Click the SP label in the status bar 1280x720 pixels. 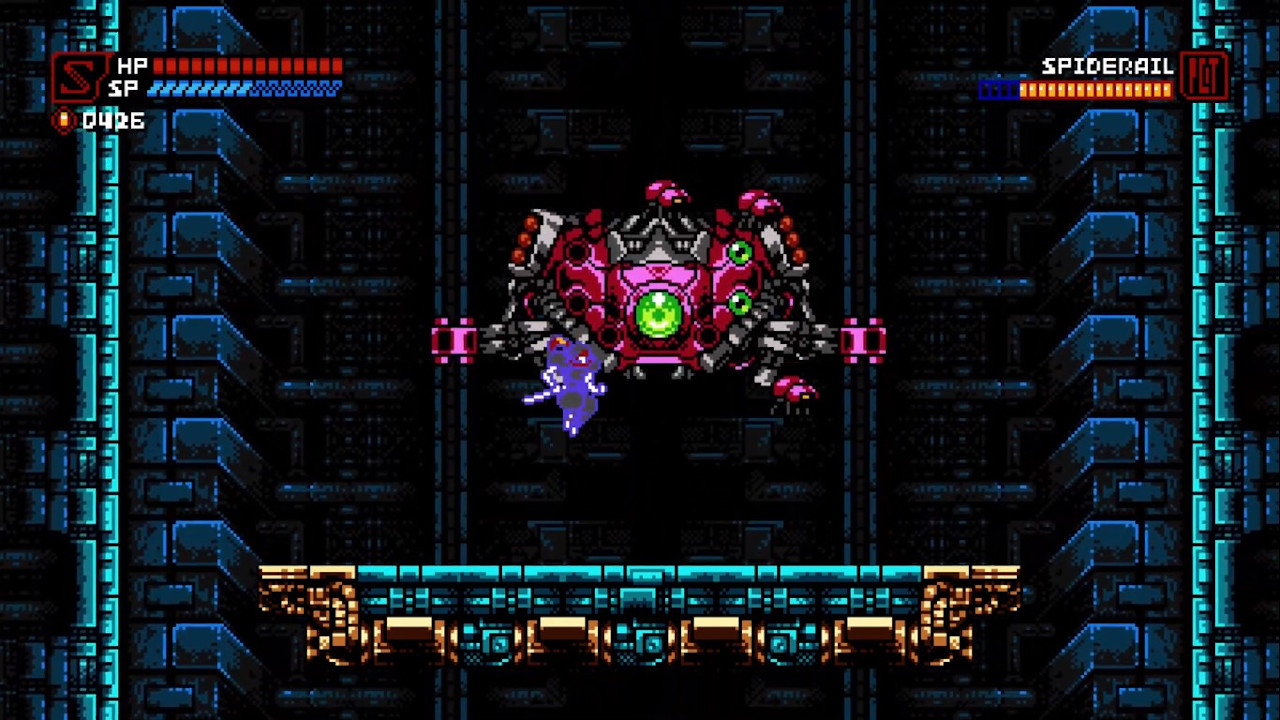tap(128, 89)
